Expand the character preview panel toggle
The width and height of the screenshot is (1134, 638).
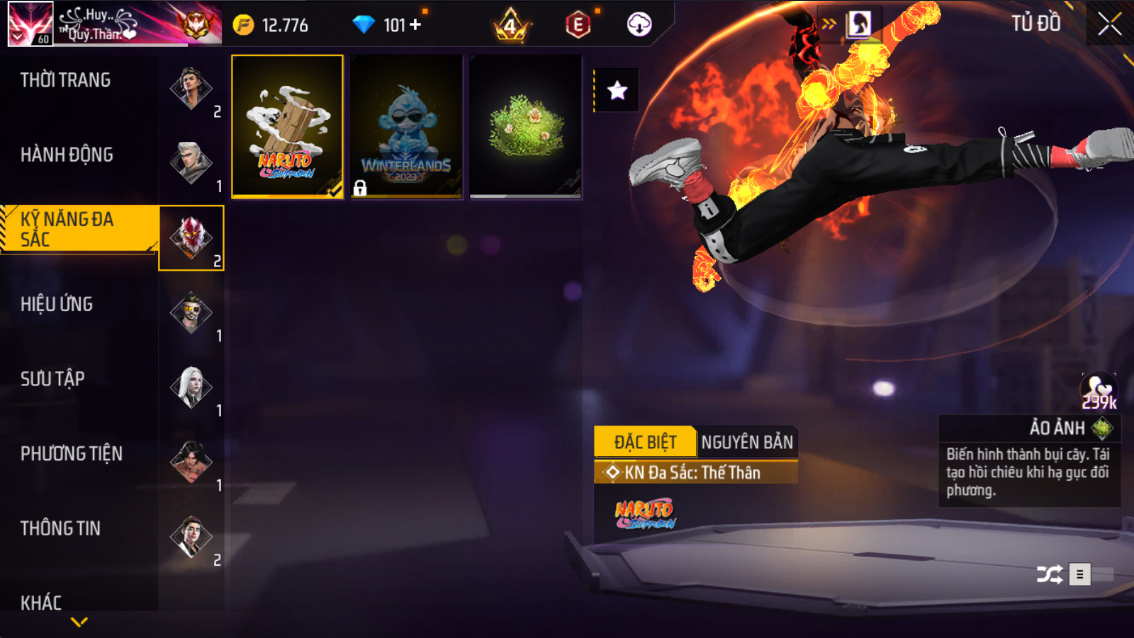coord(850,24)
